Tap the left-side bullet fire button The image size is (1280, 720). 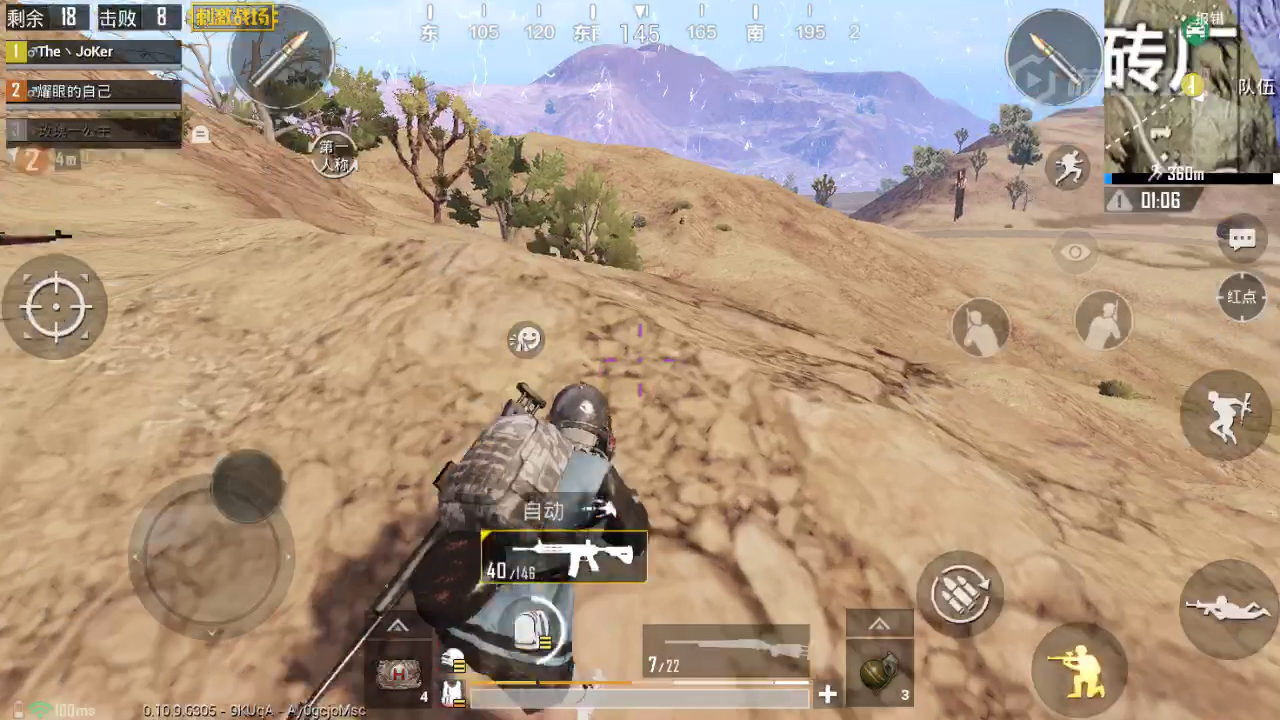(281, 56)
